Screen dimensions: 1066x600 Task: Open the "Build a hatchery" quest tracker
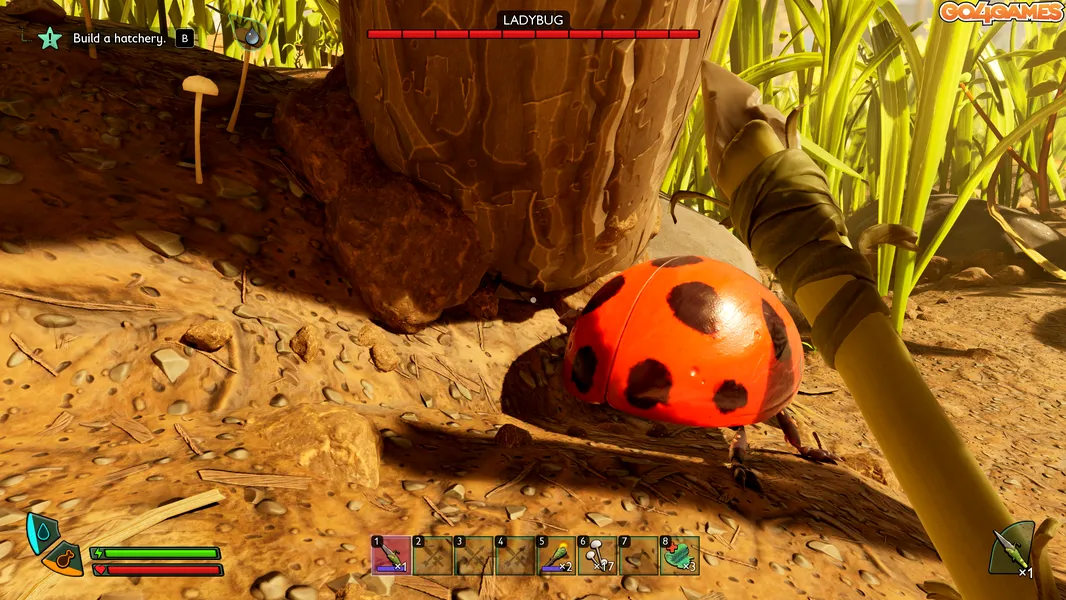pos(118,39)
